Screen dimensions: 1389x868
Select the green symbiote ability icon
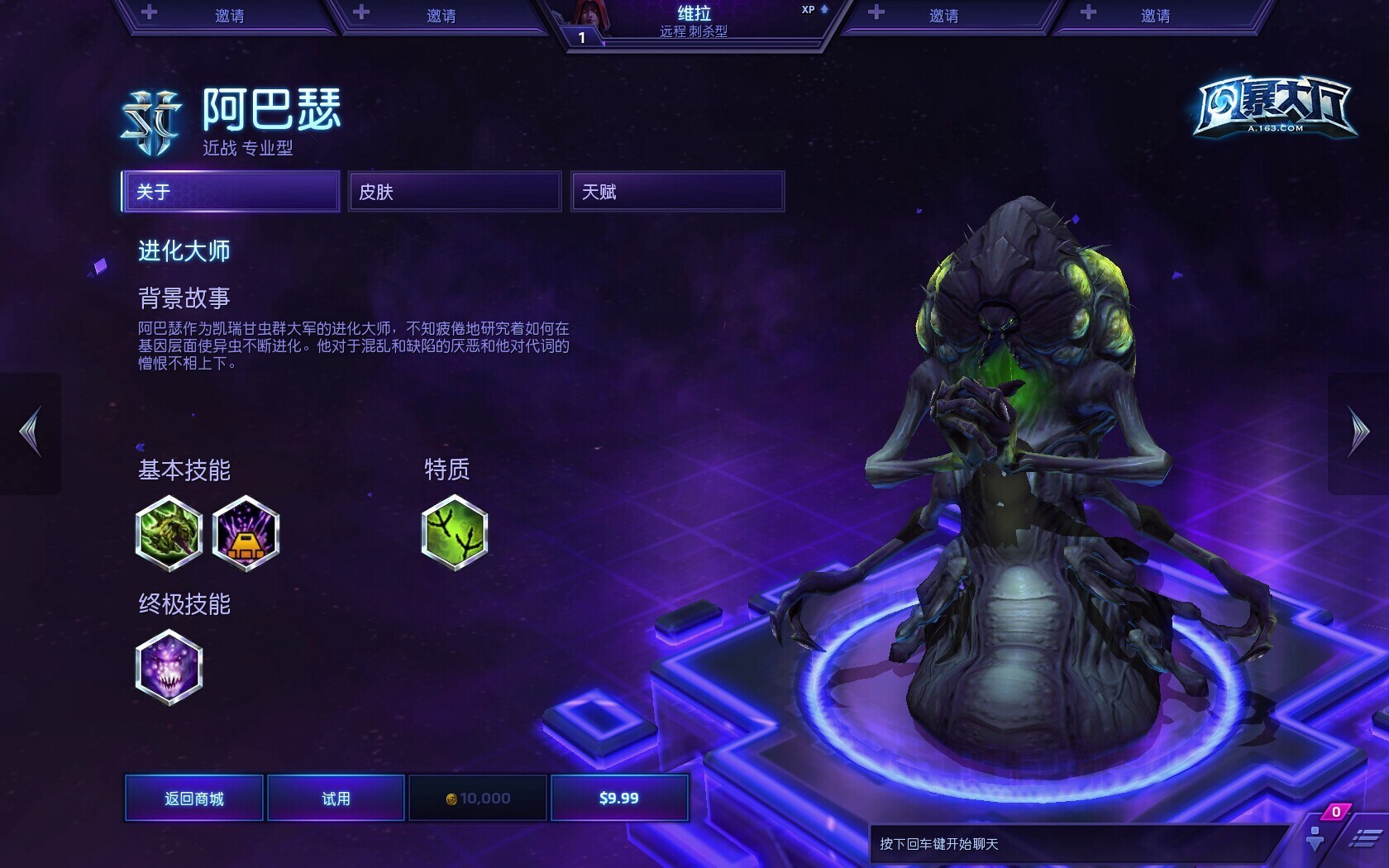[169, 533]
